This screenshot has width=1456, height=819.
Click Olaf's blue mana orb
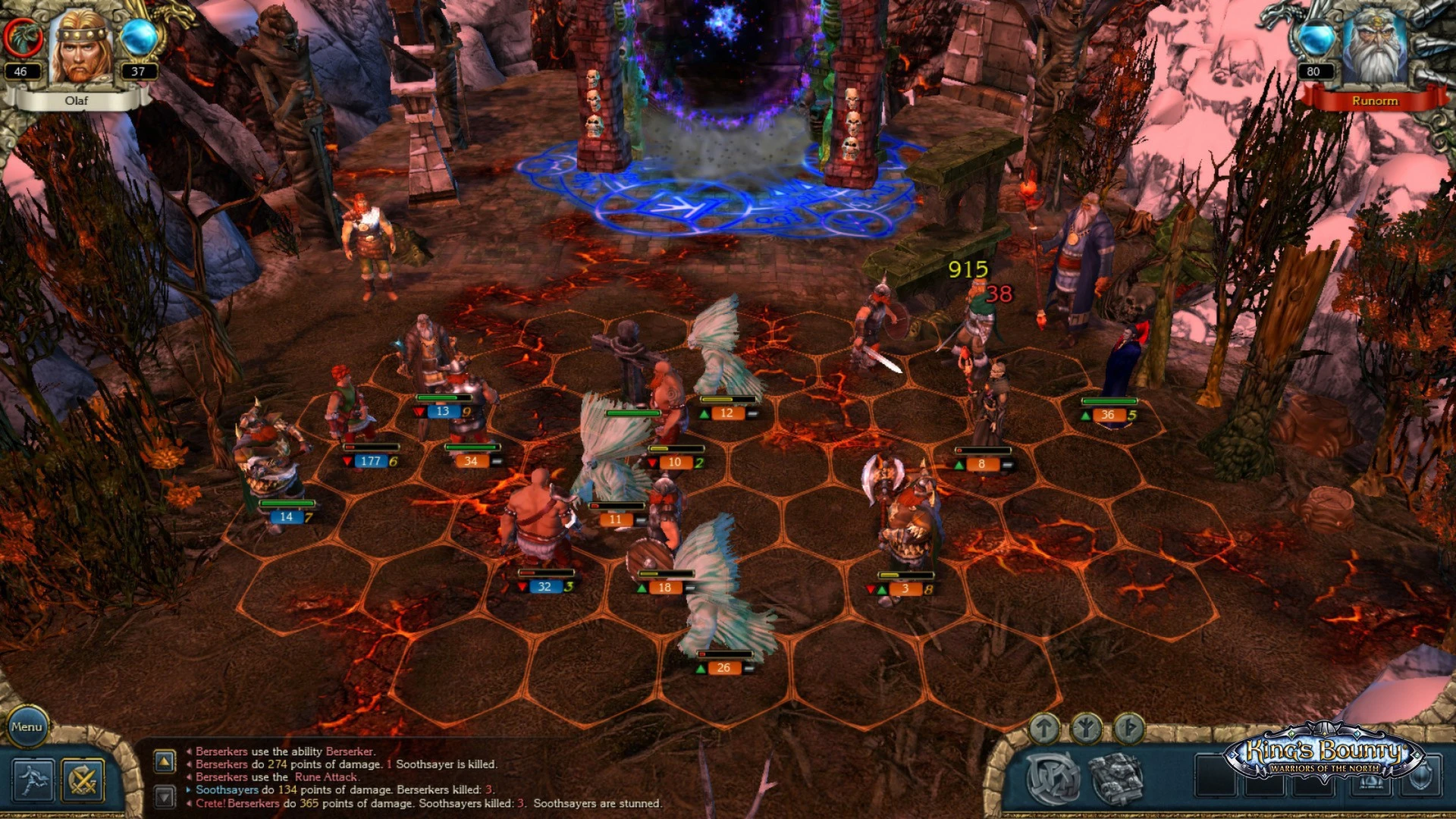[139, 37]
